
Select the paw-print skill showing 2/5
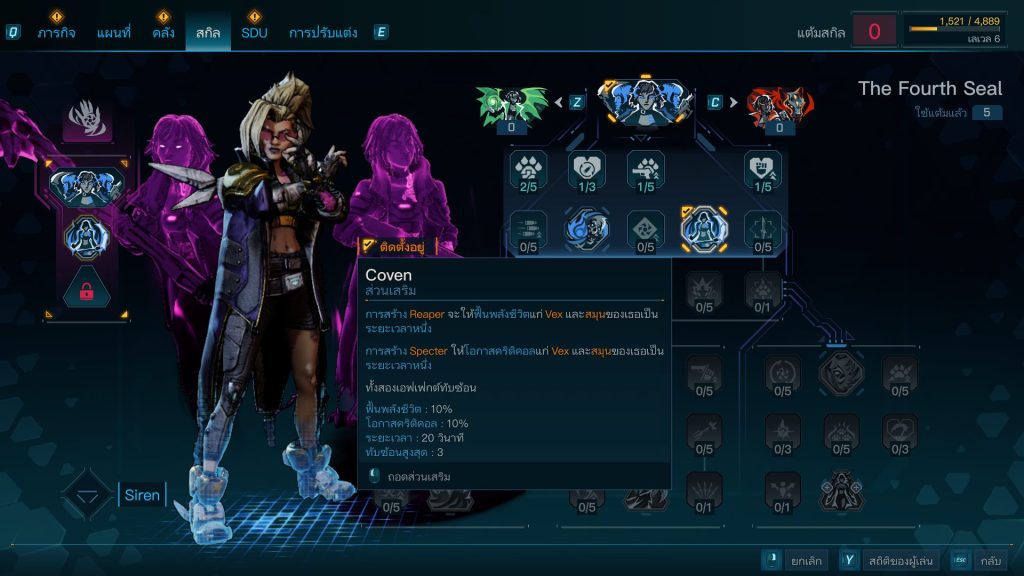point(528,168)
